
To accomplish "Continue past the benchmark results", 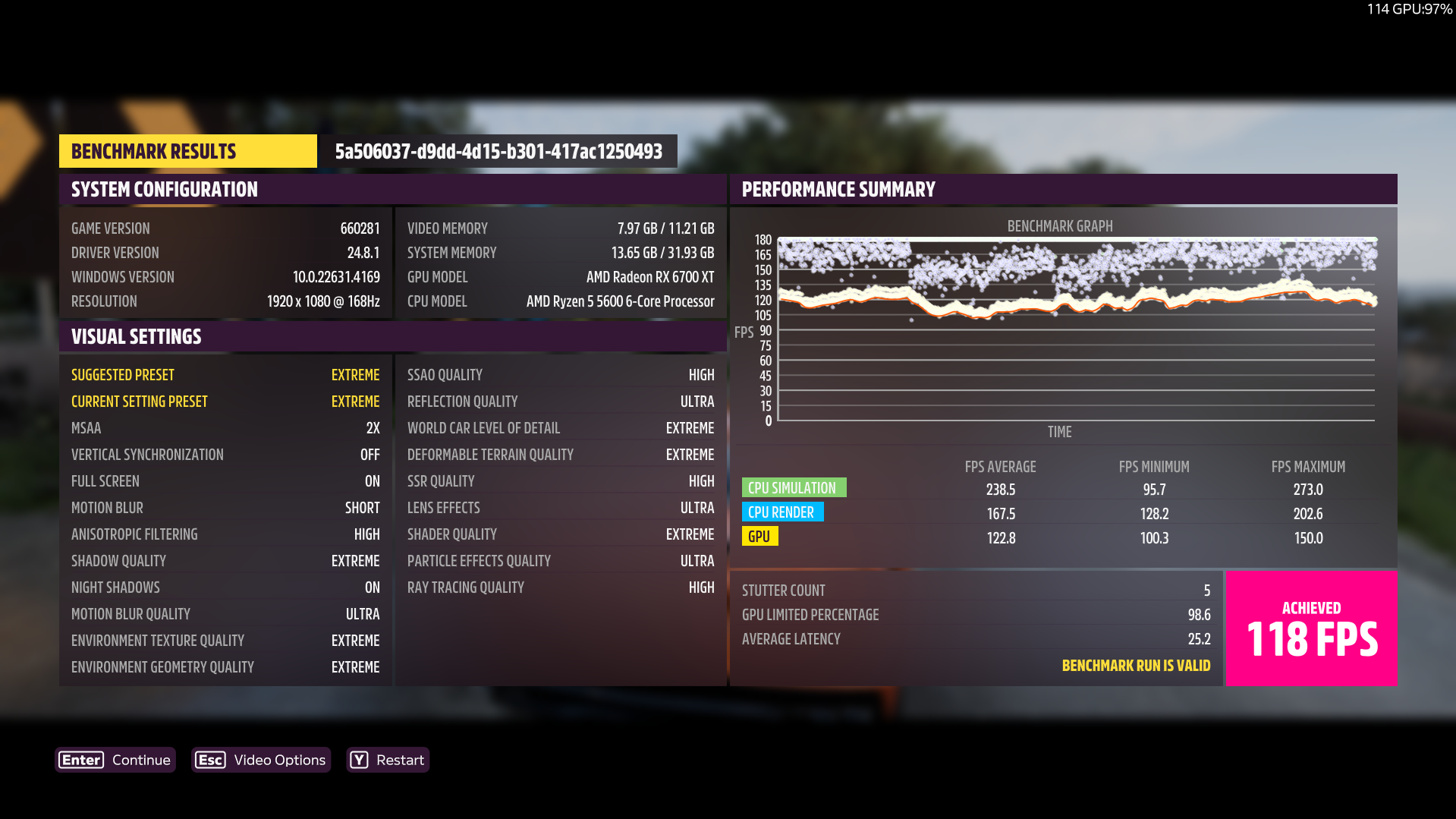I will click(115, 760).
